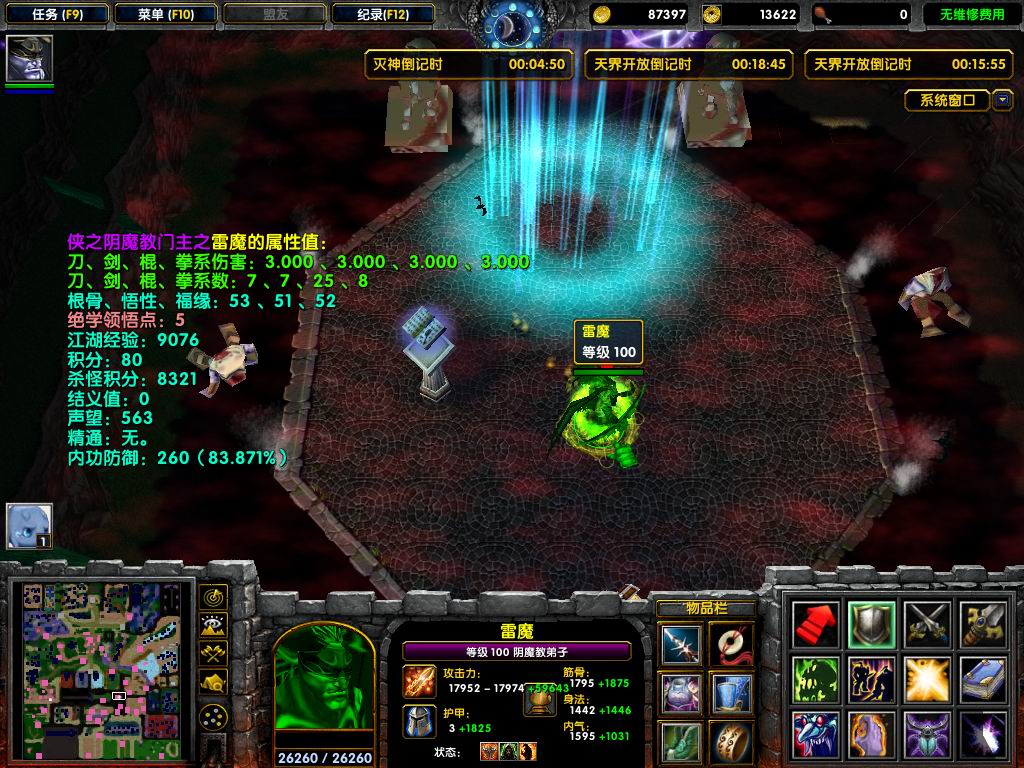Screen dimensions: 1024x768
Task: Open the 任务 (F9) quests menu
Action: 56,14
